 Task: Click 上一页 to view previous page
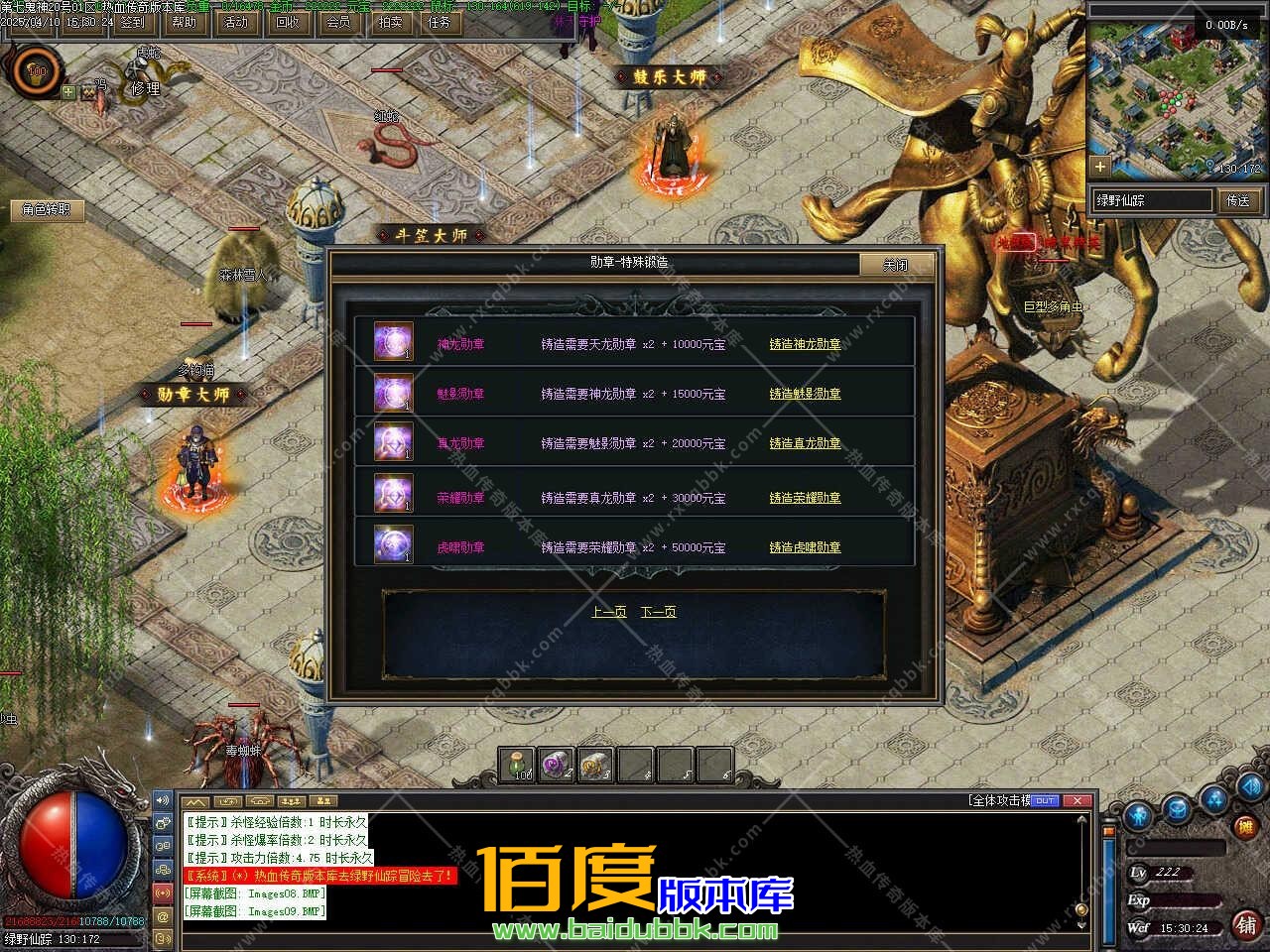[609, 612]
